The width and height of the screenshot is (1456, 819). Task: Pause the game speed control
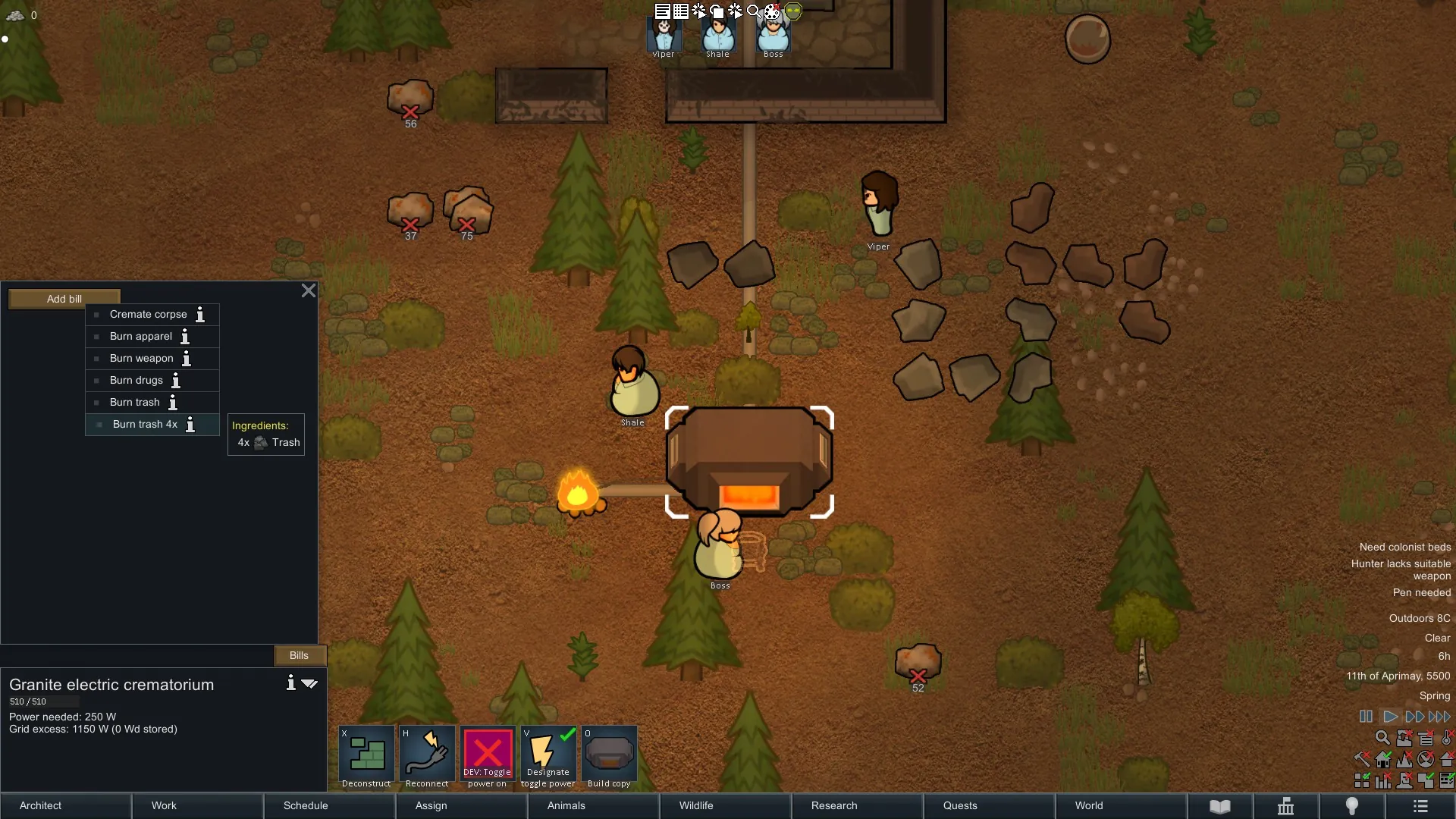tap(1366, 717)
